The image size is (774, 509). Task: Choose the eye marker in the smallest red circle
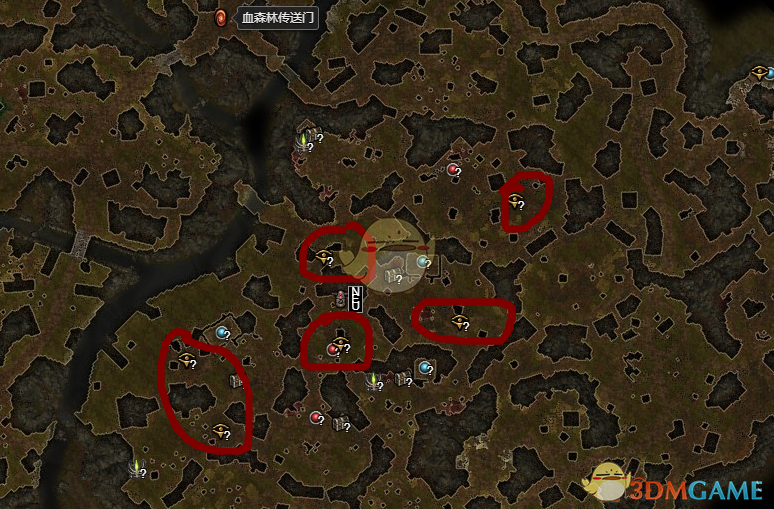click(x=515, y=200)
